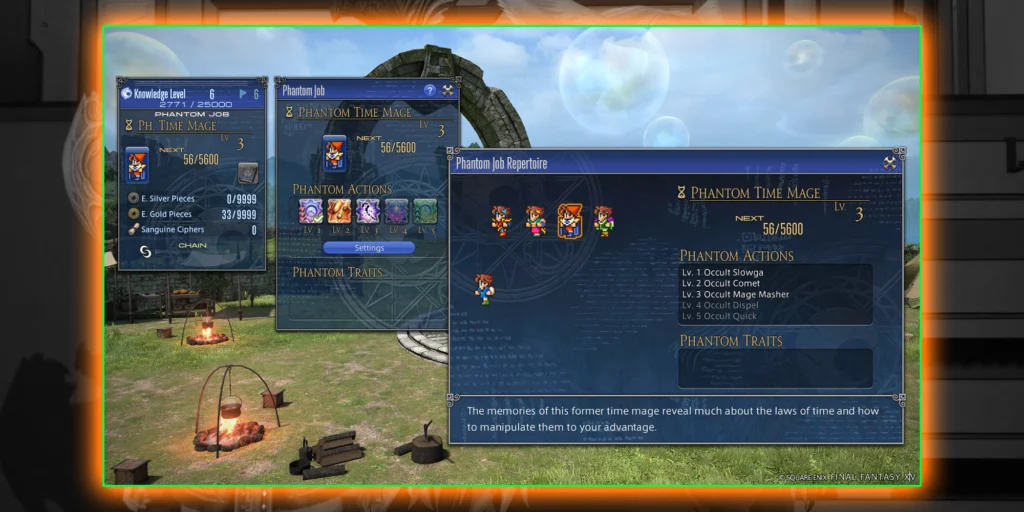
Task: Close the Phantom Job Repertoire window
Action: point(889,162)
